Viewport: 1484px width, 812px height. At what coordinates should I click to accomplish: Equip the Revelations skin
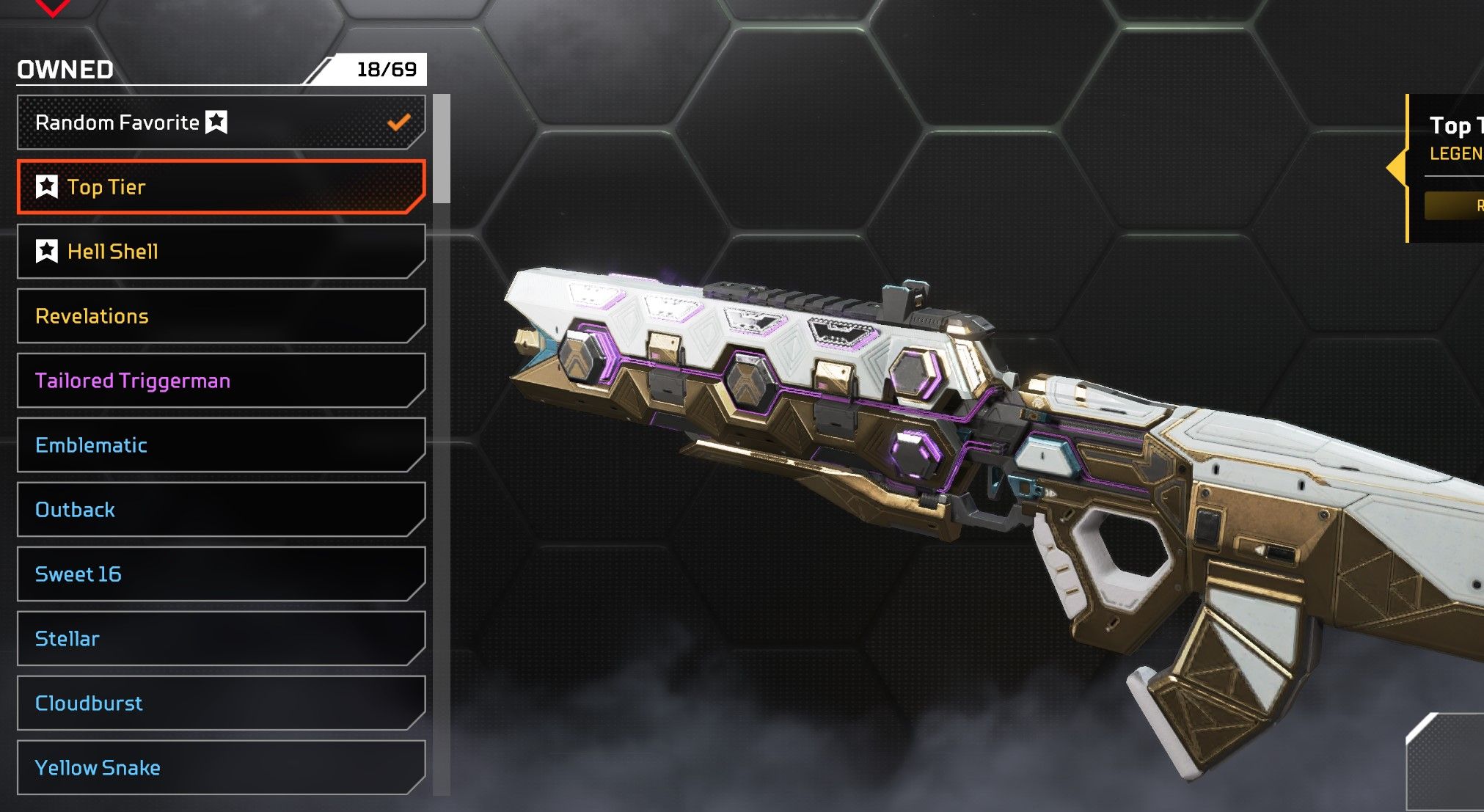220,316
